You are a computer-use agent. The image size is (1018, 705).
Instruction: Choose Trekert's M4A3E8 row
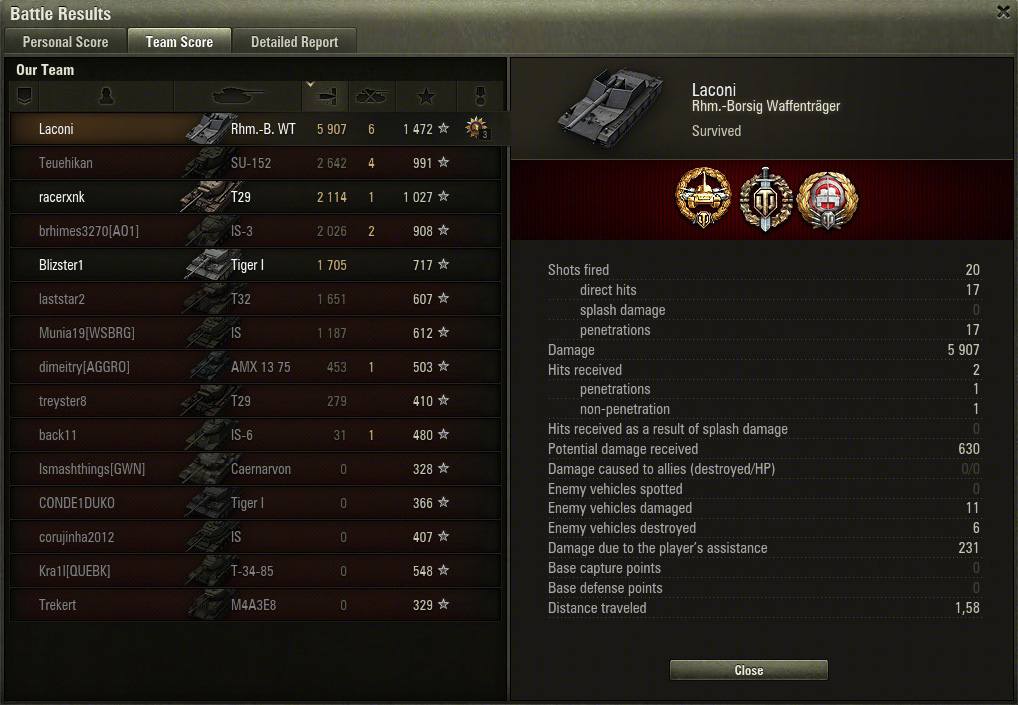255,605
